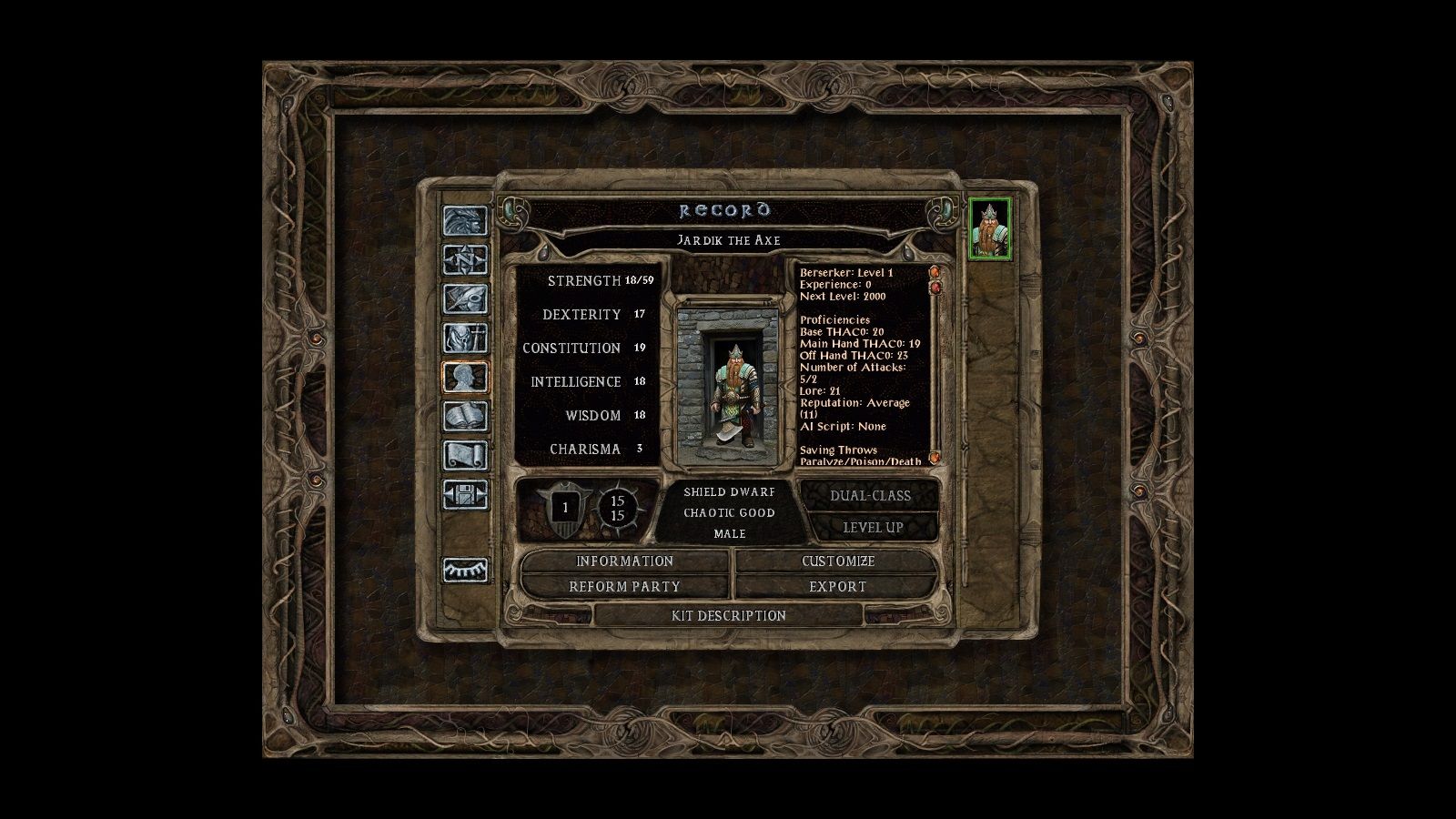
Task: Open the Information screen
Action: tap(622, 561)
